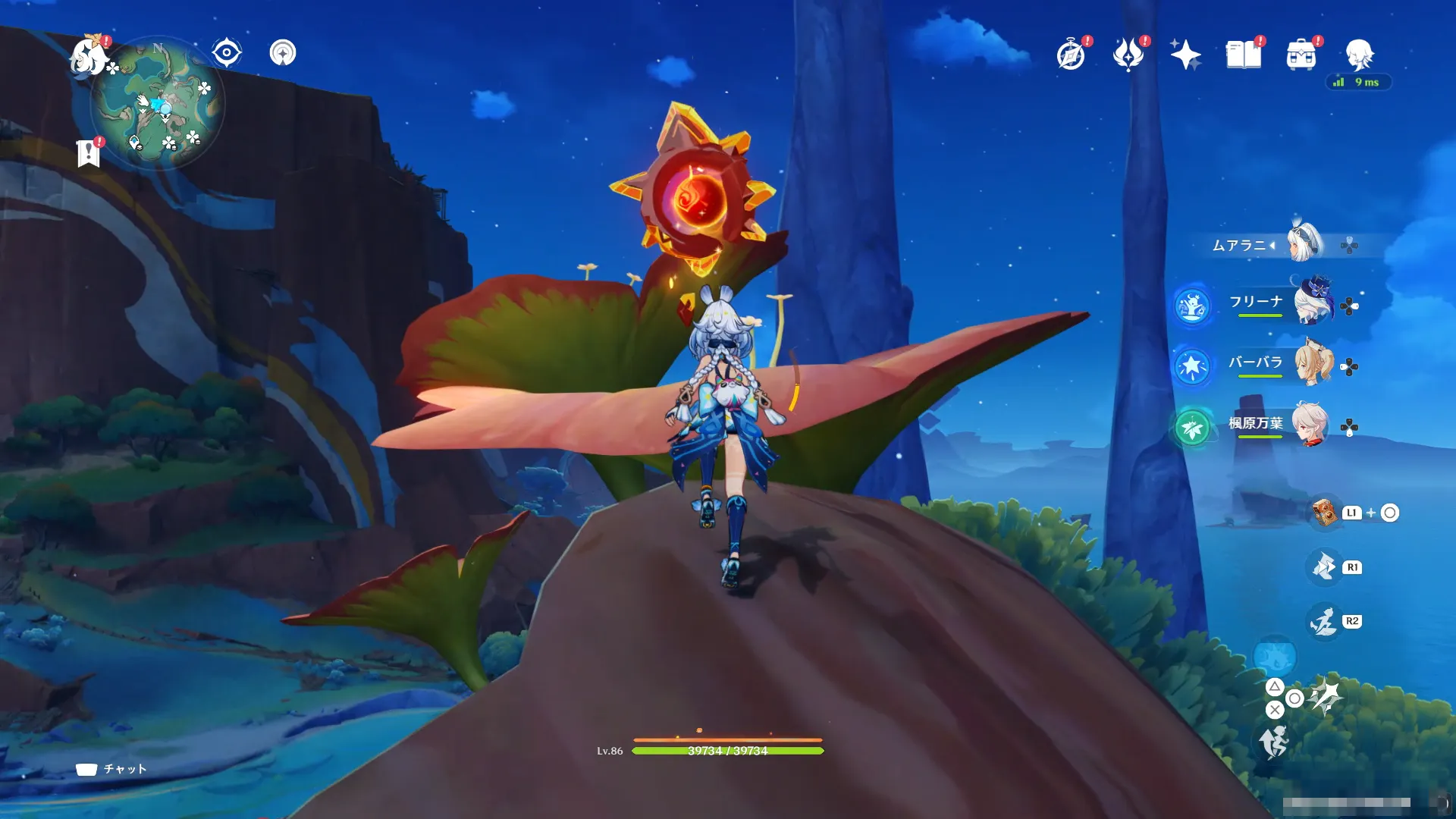Screen dimensions: 1456x819
Task: Open the inventory backpack icon
Action: [1301, 55]
